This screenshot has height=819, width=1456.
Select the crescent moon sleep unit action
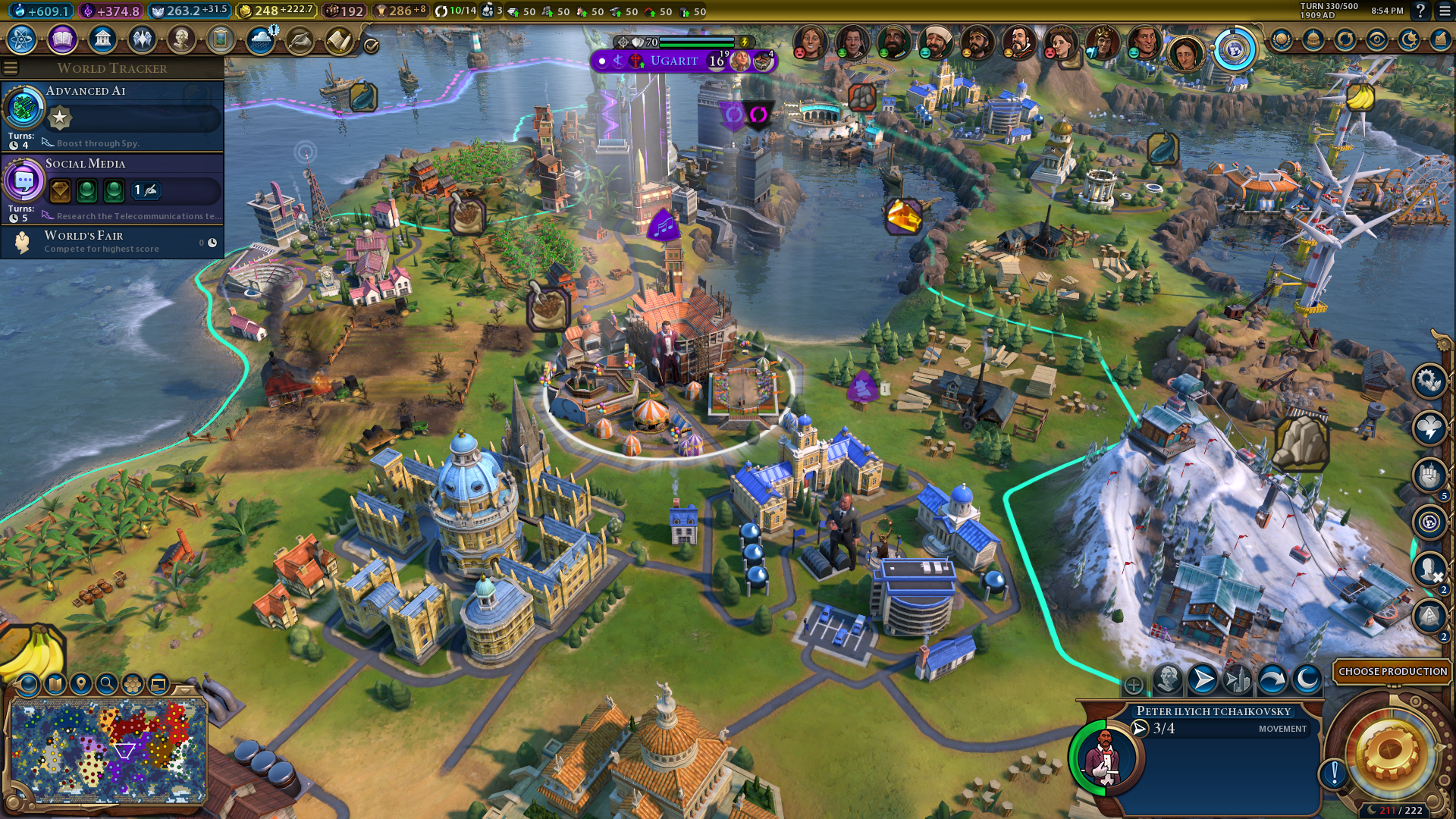coord(1307,679)
